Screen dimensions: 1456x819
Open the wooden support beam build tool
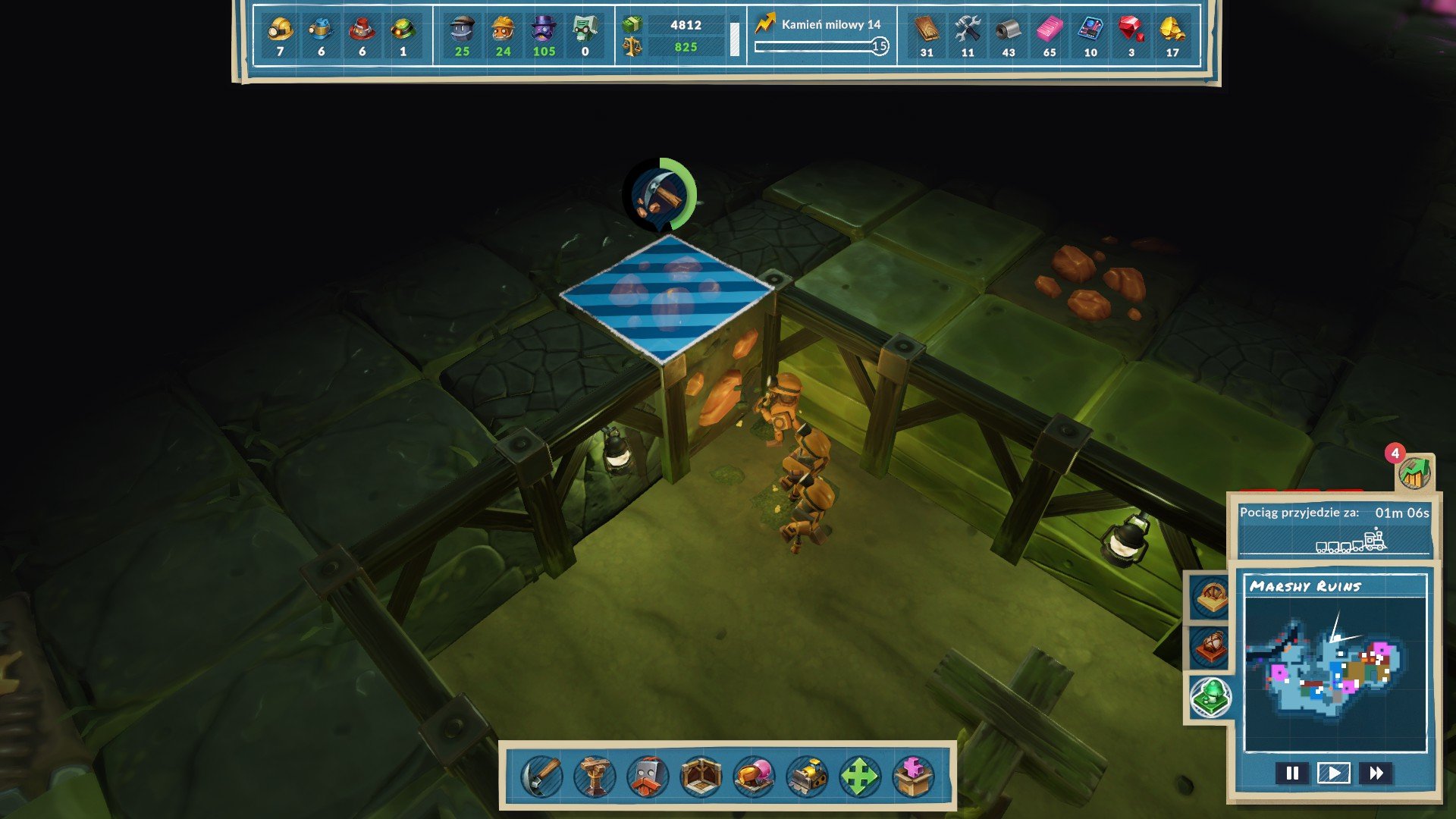(595, 777)
